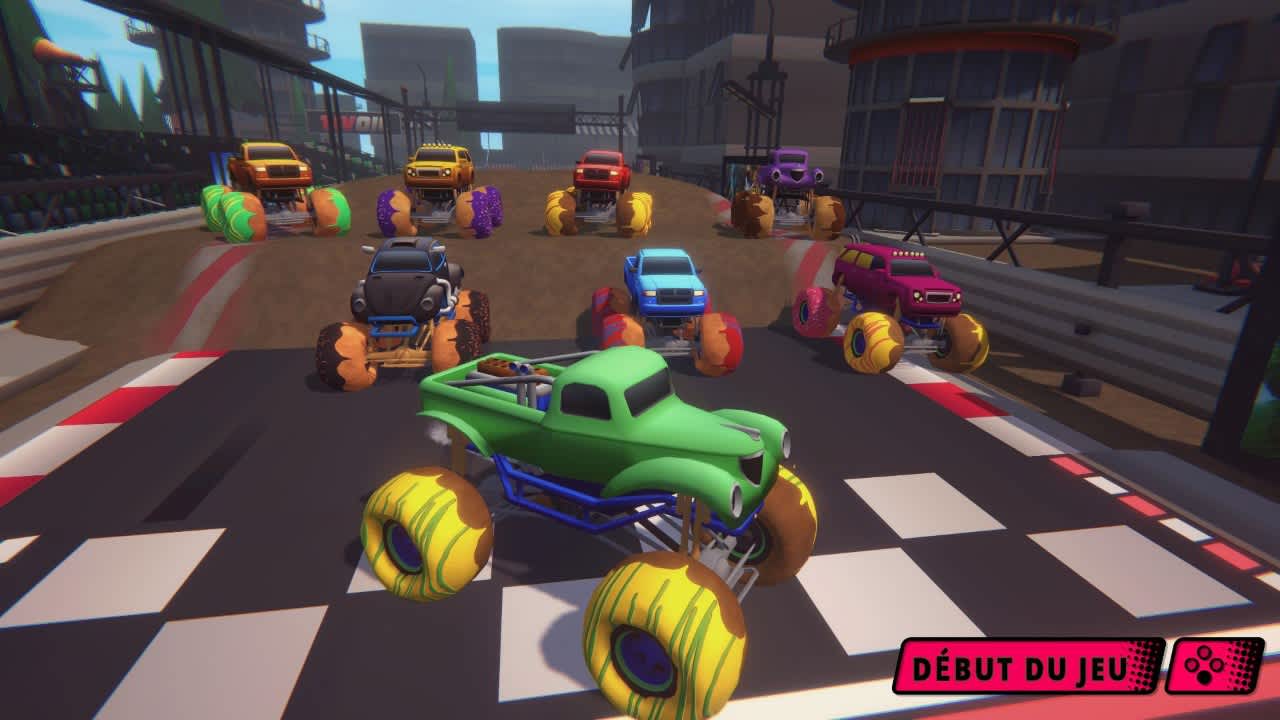Image resolution: width=1280 pixels, height=720 pixels.
Task: Click the sausages in the green truck's bed
Action: coord(510,370)
